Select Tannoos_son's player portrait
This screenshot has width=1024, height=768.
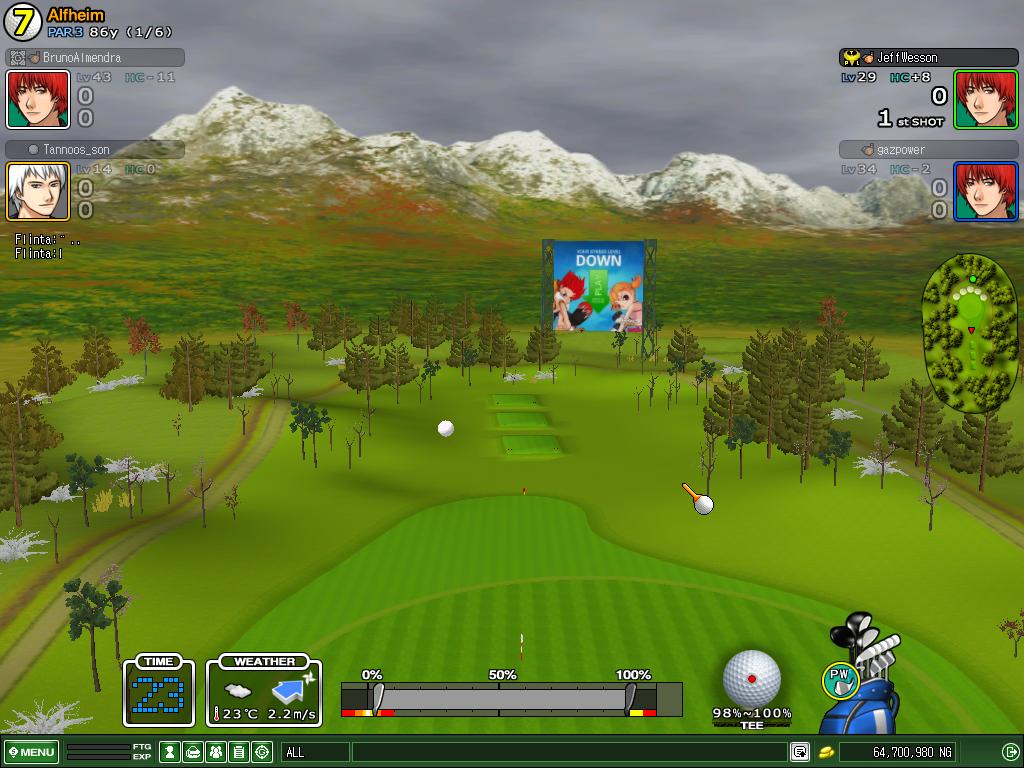[38, 191]
